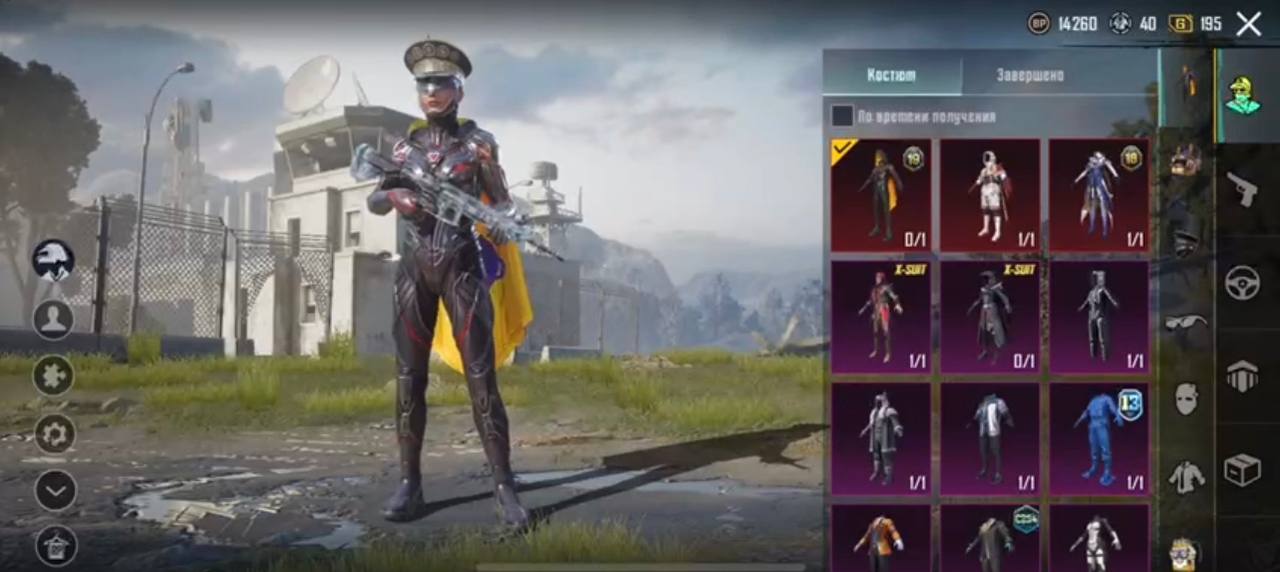Click the helmet icon on the left
The width and height of the screenshot is (1280, 572).
coord(53,260)
